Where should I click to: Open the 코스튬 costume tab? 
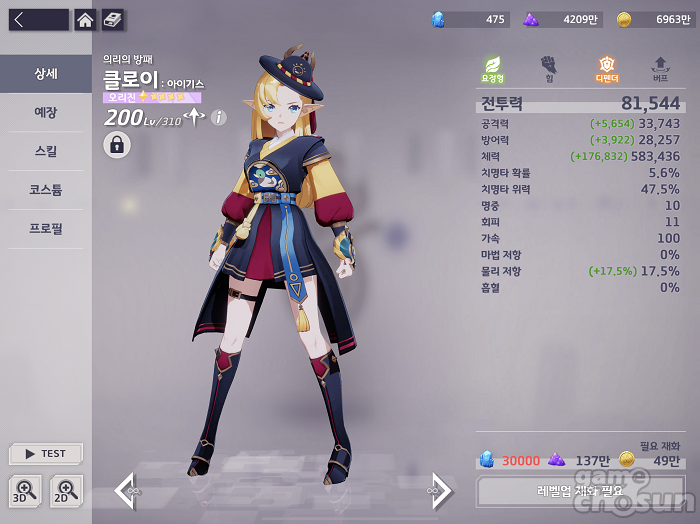coord(46,189)
